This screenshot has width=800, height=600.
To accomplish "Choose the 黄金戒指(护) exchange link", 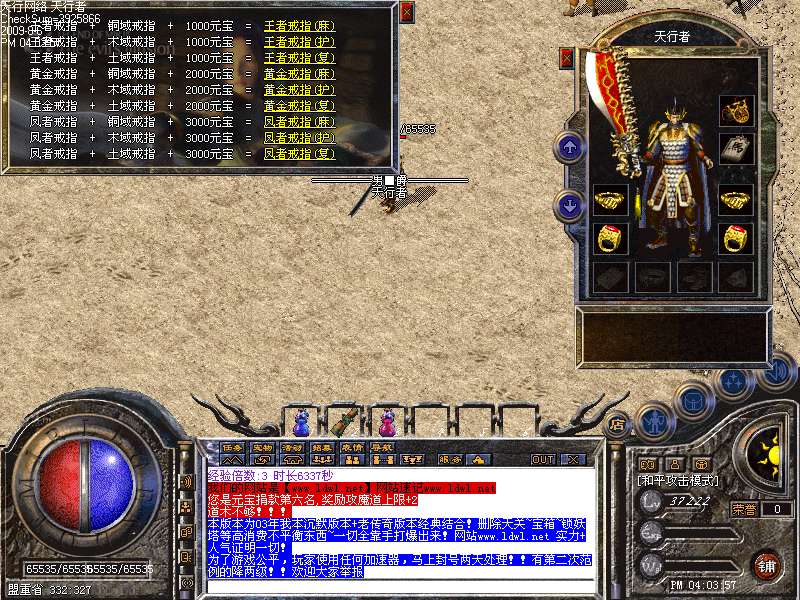I will (x=299, y=89).
